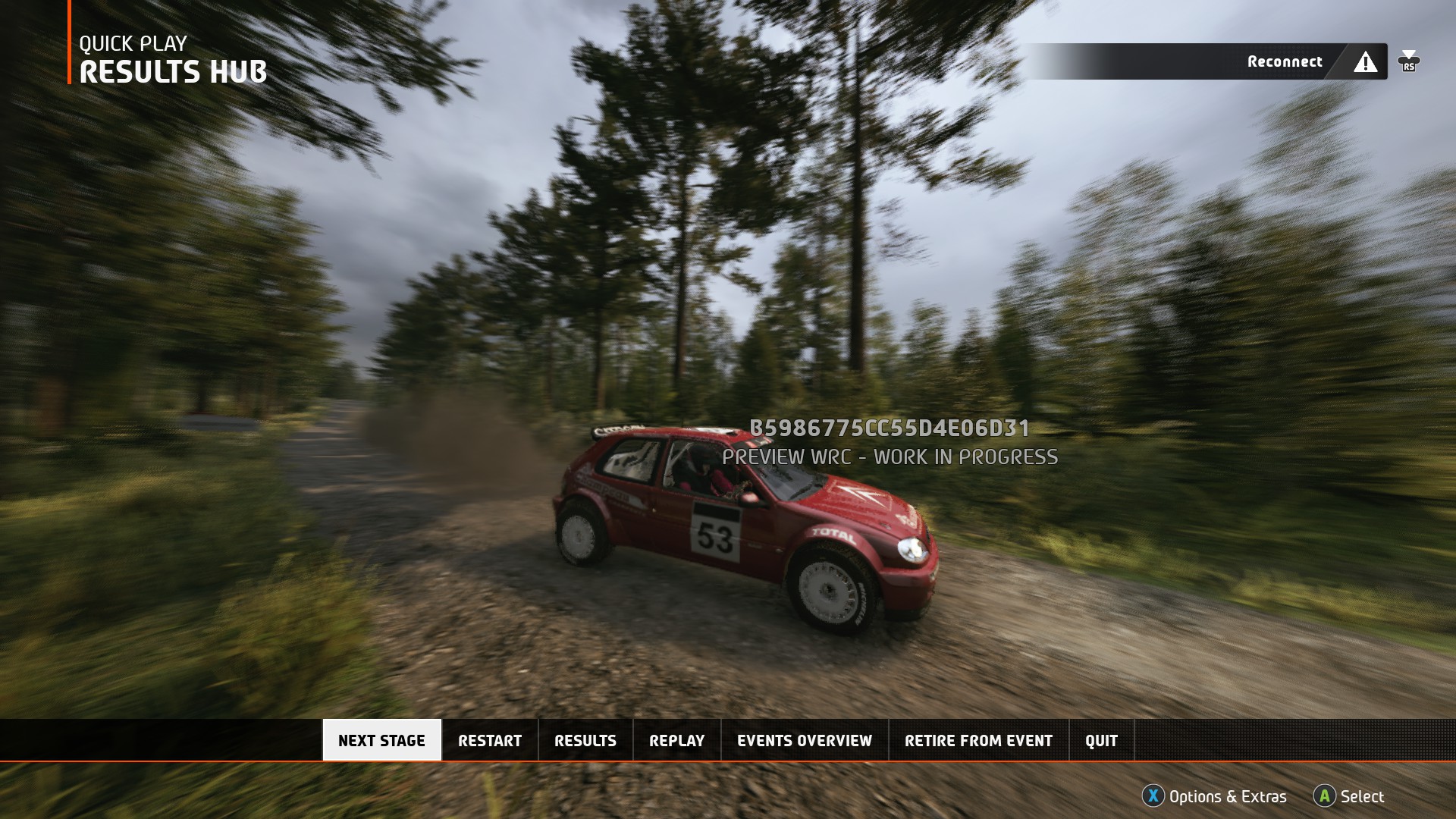Click the warning triangle icon
This screenshot has height=819, width=1456.
pos(1366,62)
